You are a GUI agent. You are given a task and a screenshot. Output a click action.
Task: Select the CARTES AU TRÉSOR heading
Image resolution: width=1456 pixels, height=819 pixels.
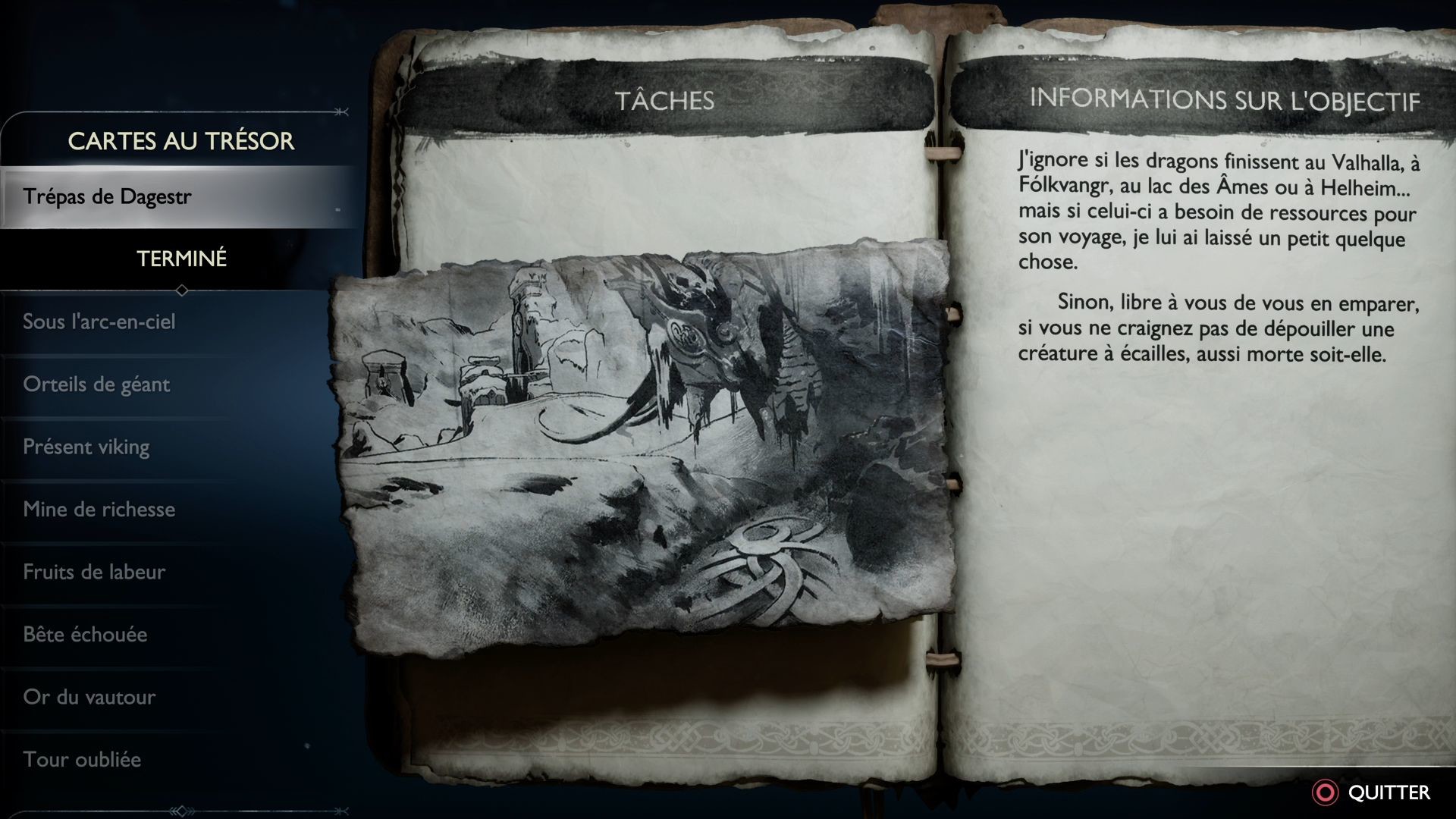pyautogui.click(x=180, y=141)
